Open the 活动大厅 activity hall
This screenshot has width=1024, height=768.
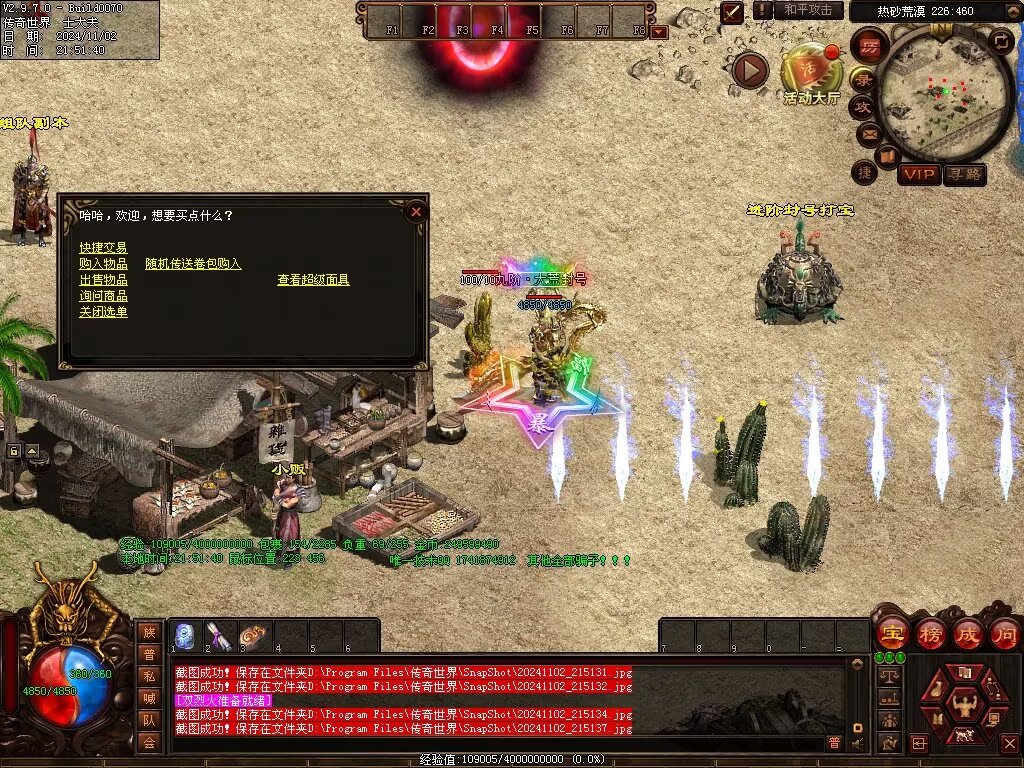[x=811, y=75]
